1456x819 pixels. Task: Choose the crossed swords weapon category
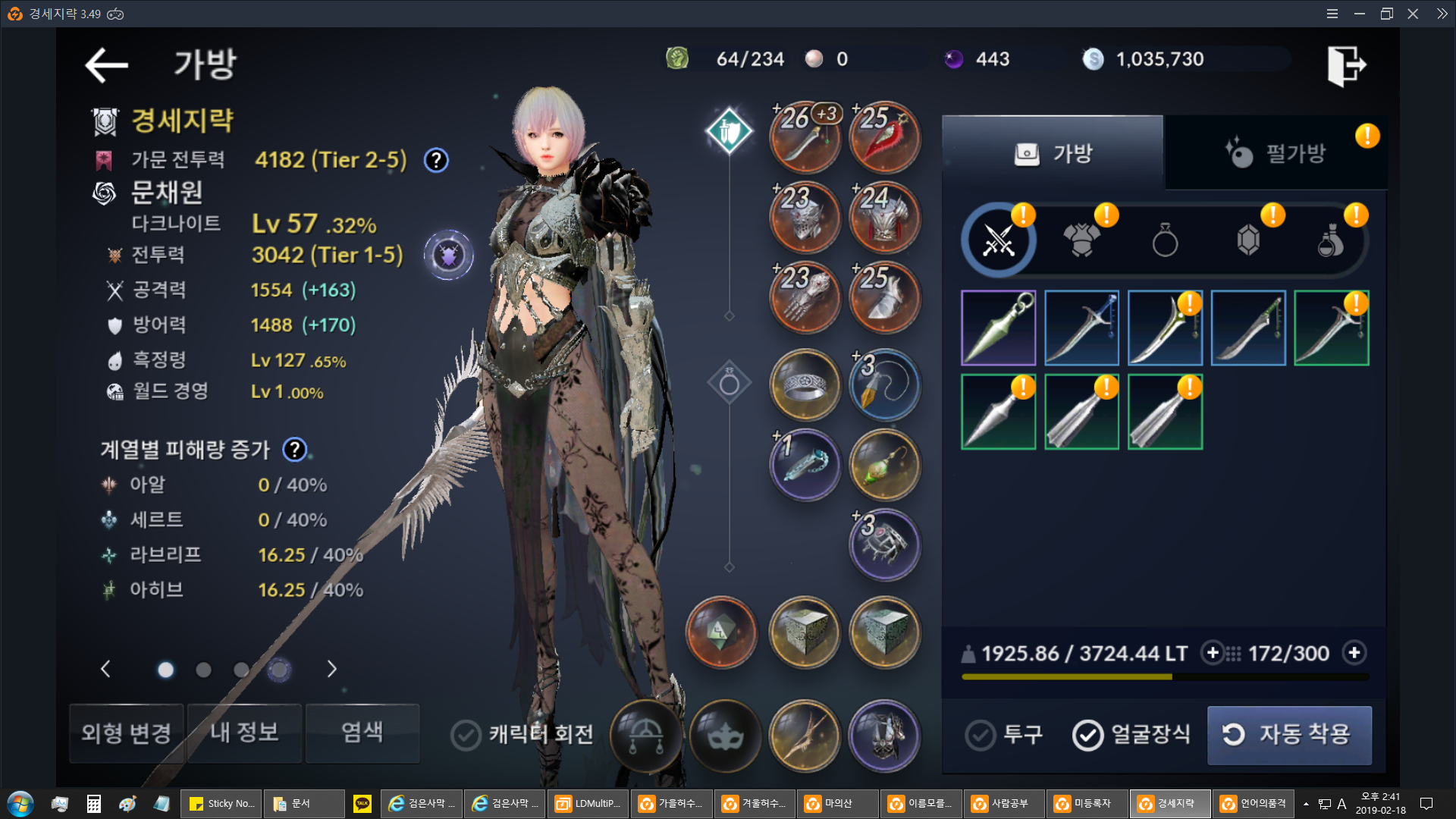point(998,241)
